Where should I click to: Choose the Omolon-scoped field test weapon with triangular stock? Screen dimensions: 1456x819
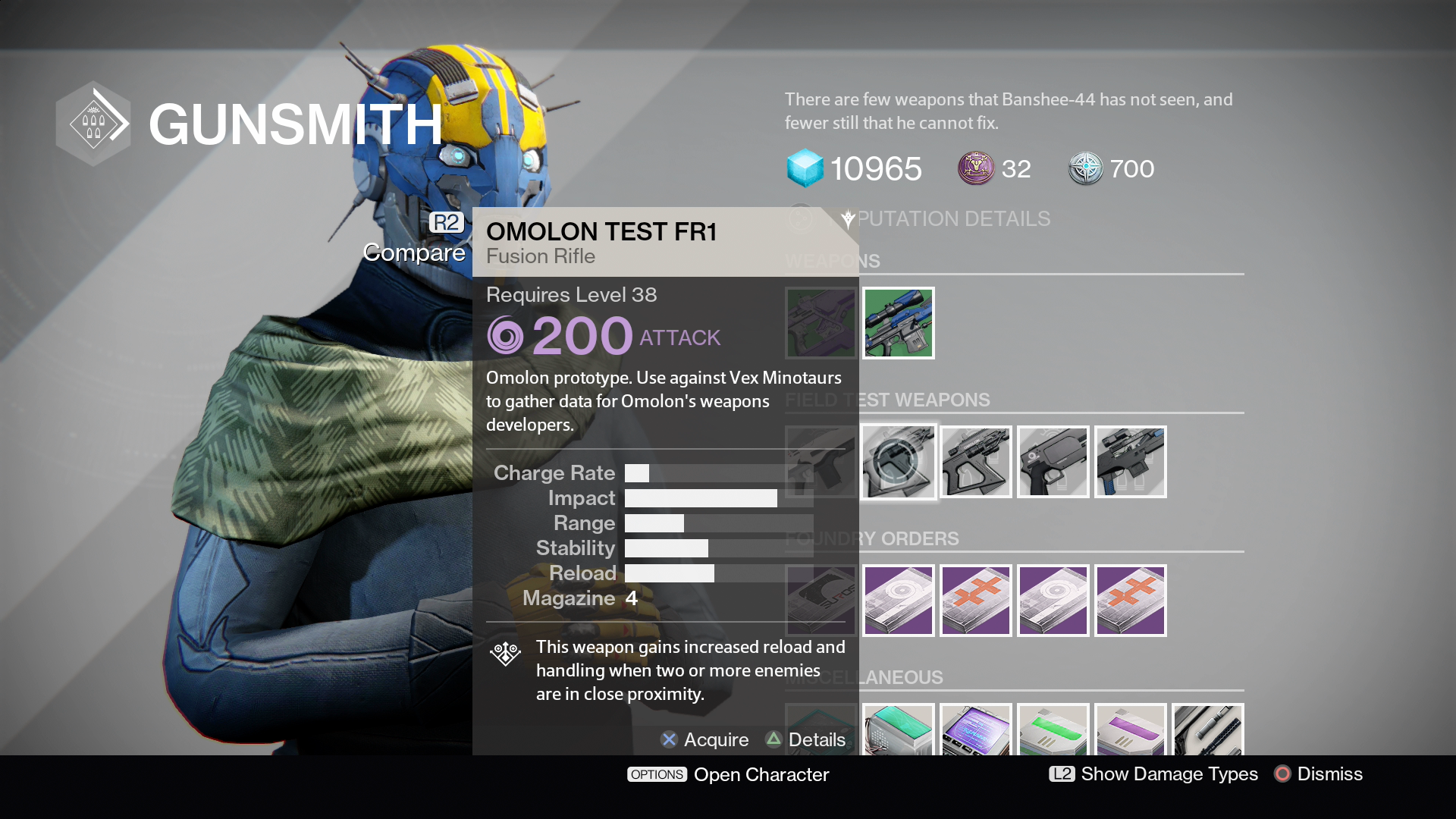click(976, 462)
